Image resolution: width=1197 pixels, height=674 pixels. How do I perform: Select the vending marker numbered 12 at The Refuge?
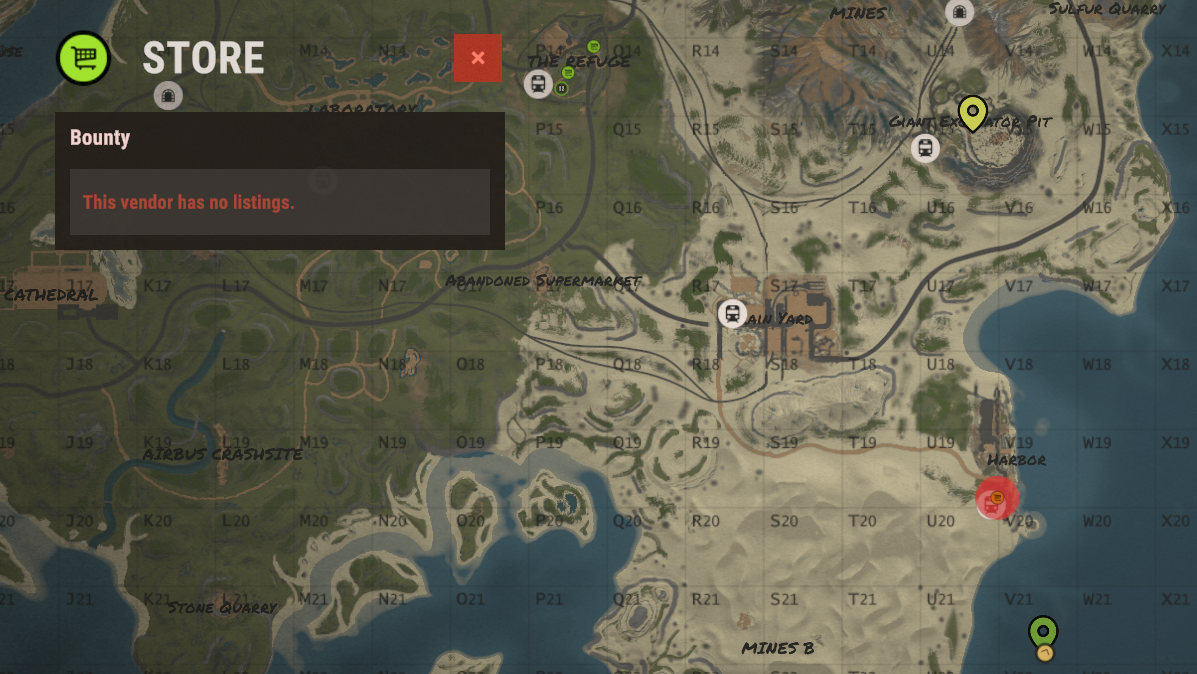pyautogui.click(x=562, y=89)
